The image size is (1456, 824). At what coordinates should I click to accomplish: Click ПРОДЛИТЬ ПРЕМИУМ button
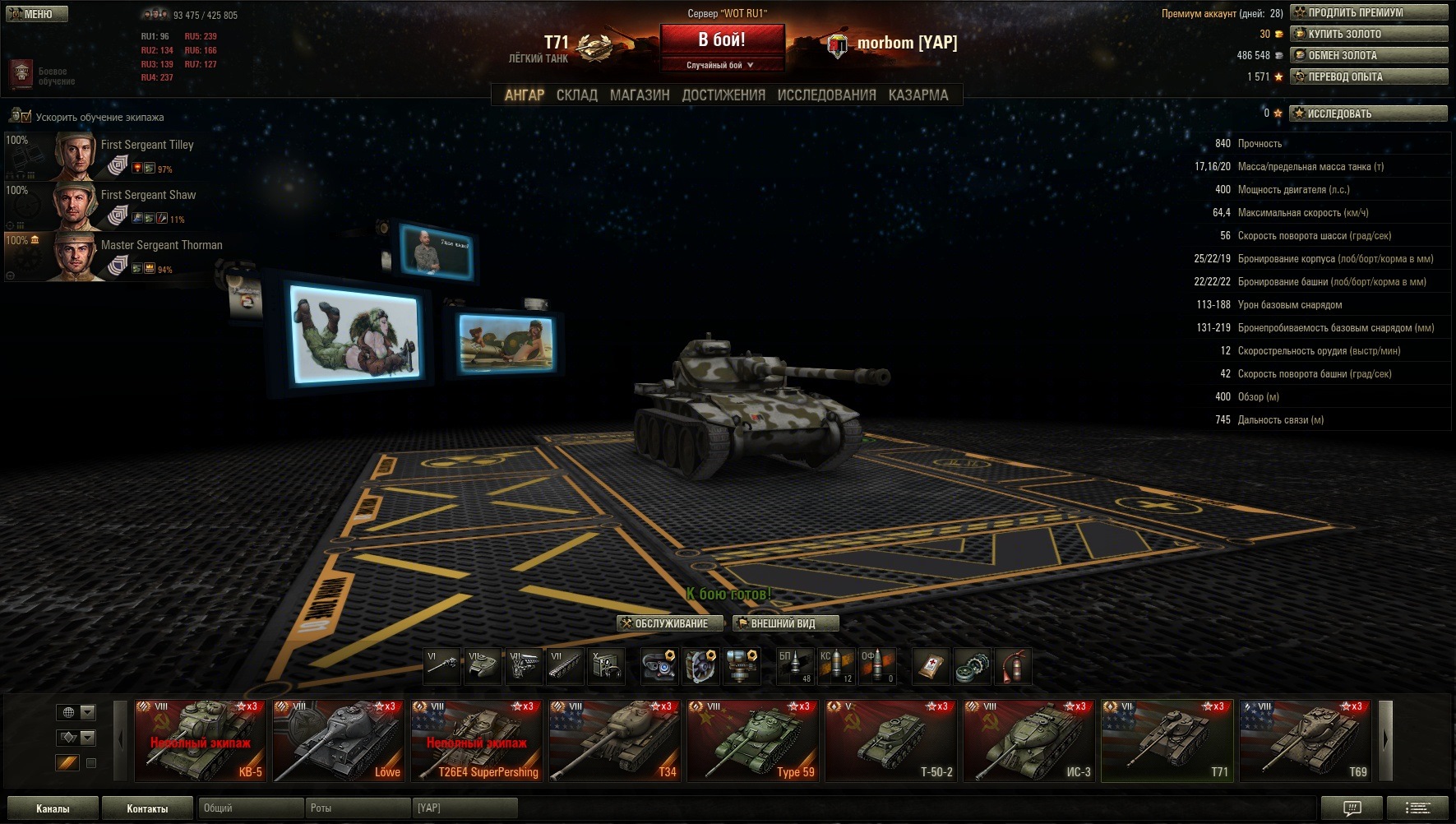tap(1368, 13)
